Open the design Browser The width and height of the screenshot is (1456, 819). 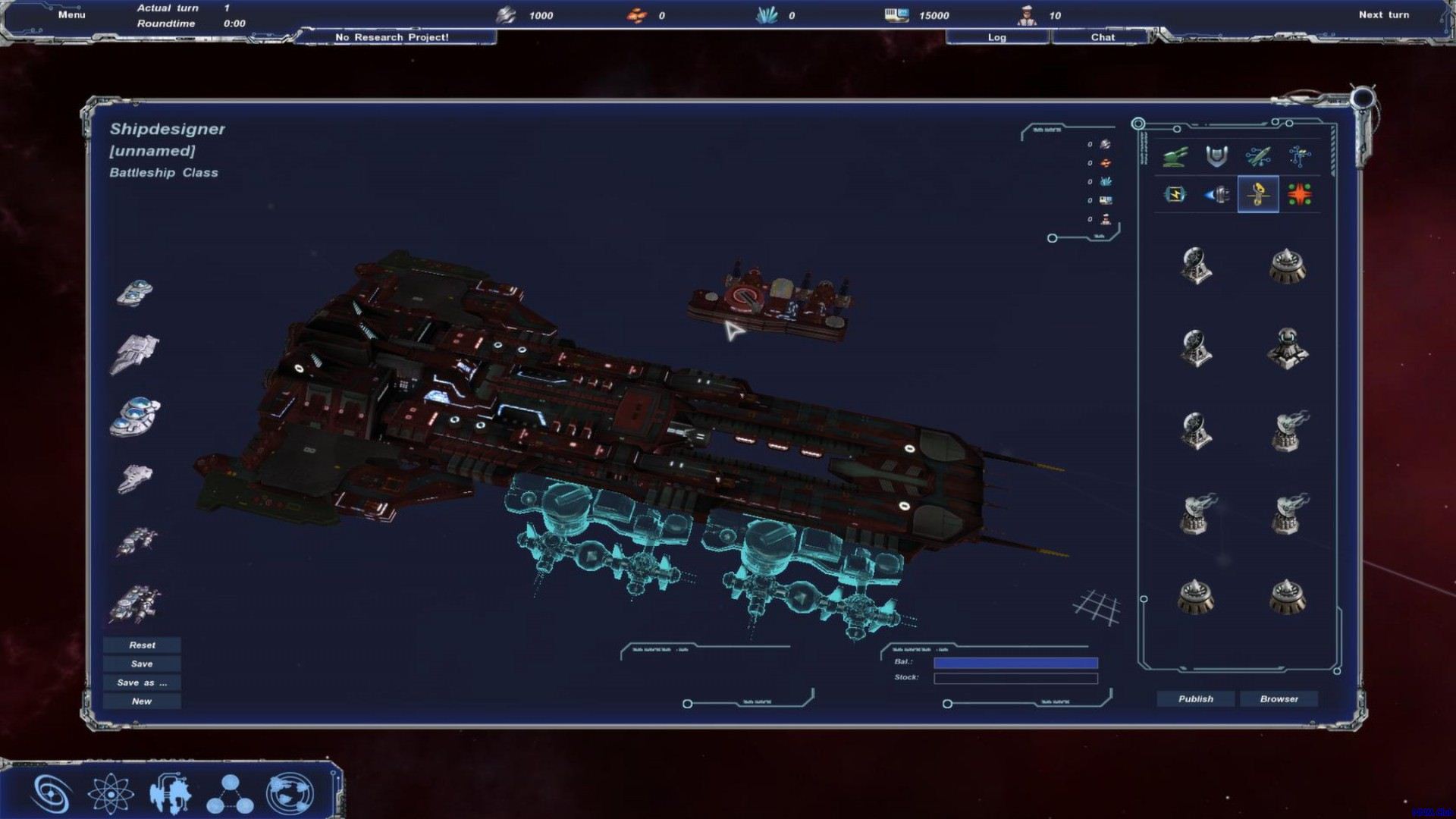(1279, 699)
